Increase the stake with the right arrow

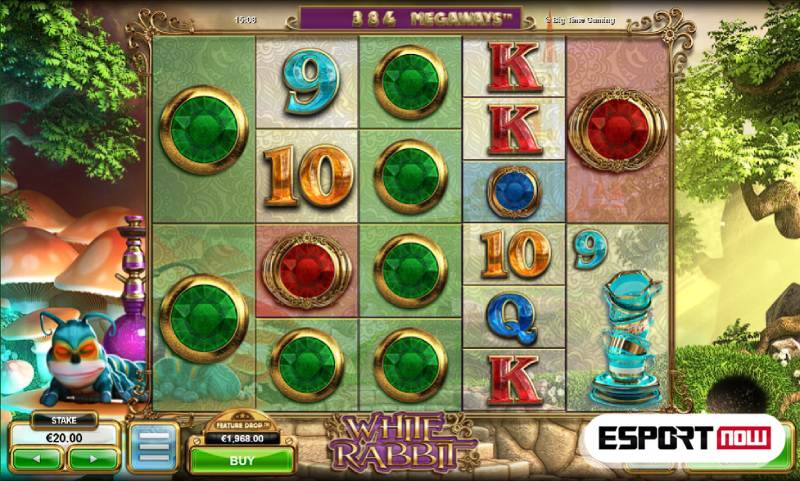[92, 459]
